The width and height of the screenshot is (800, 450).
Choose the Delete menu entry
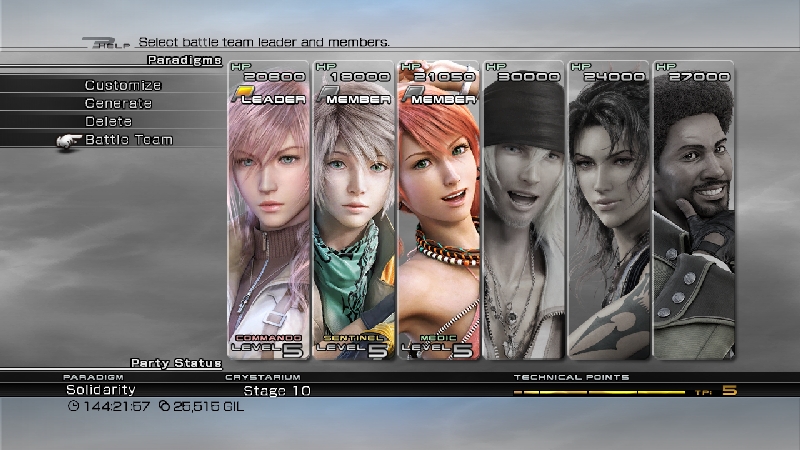pos(108,122)
